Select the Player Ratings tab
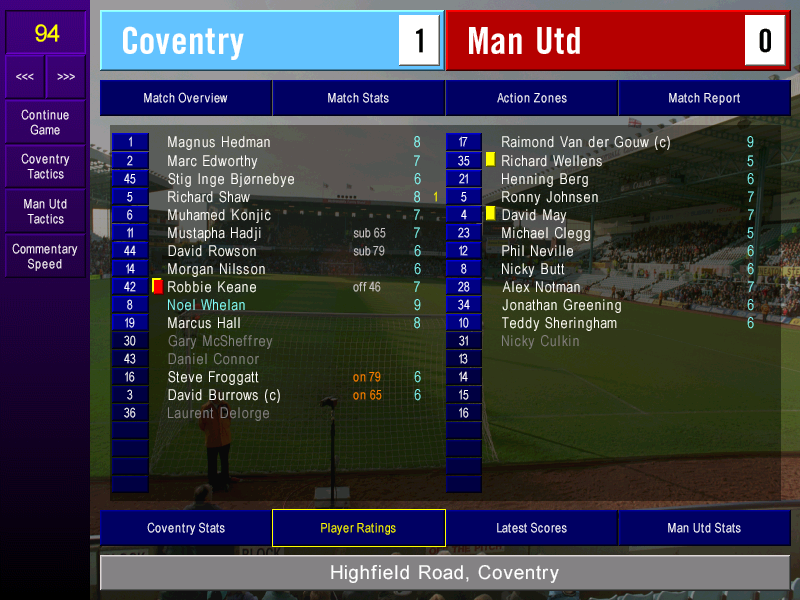 [x=358, y=528]
